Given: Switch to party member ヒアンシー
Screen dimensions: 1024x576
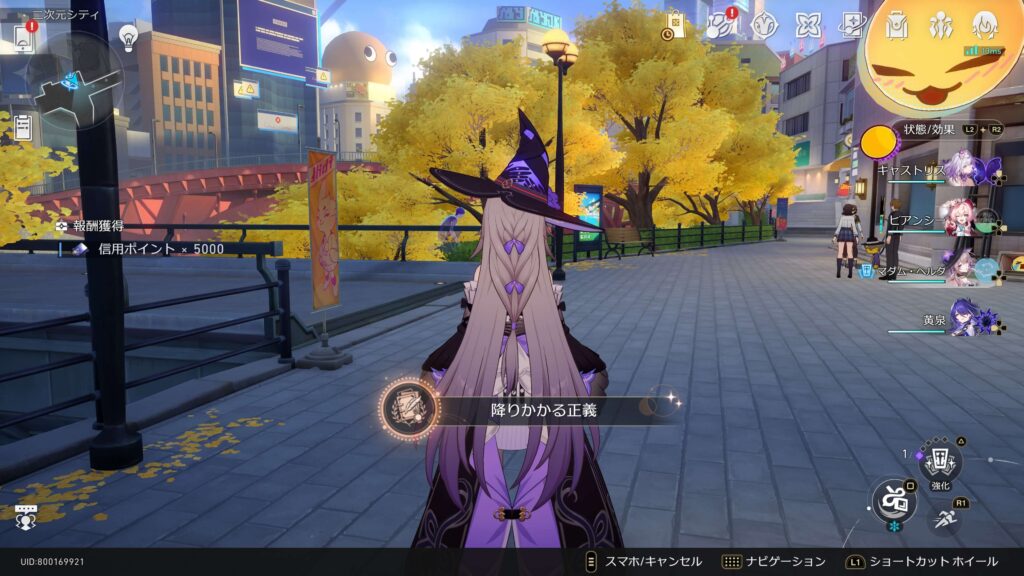Looking at the screenshot, I should (960, 221).
